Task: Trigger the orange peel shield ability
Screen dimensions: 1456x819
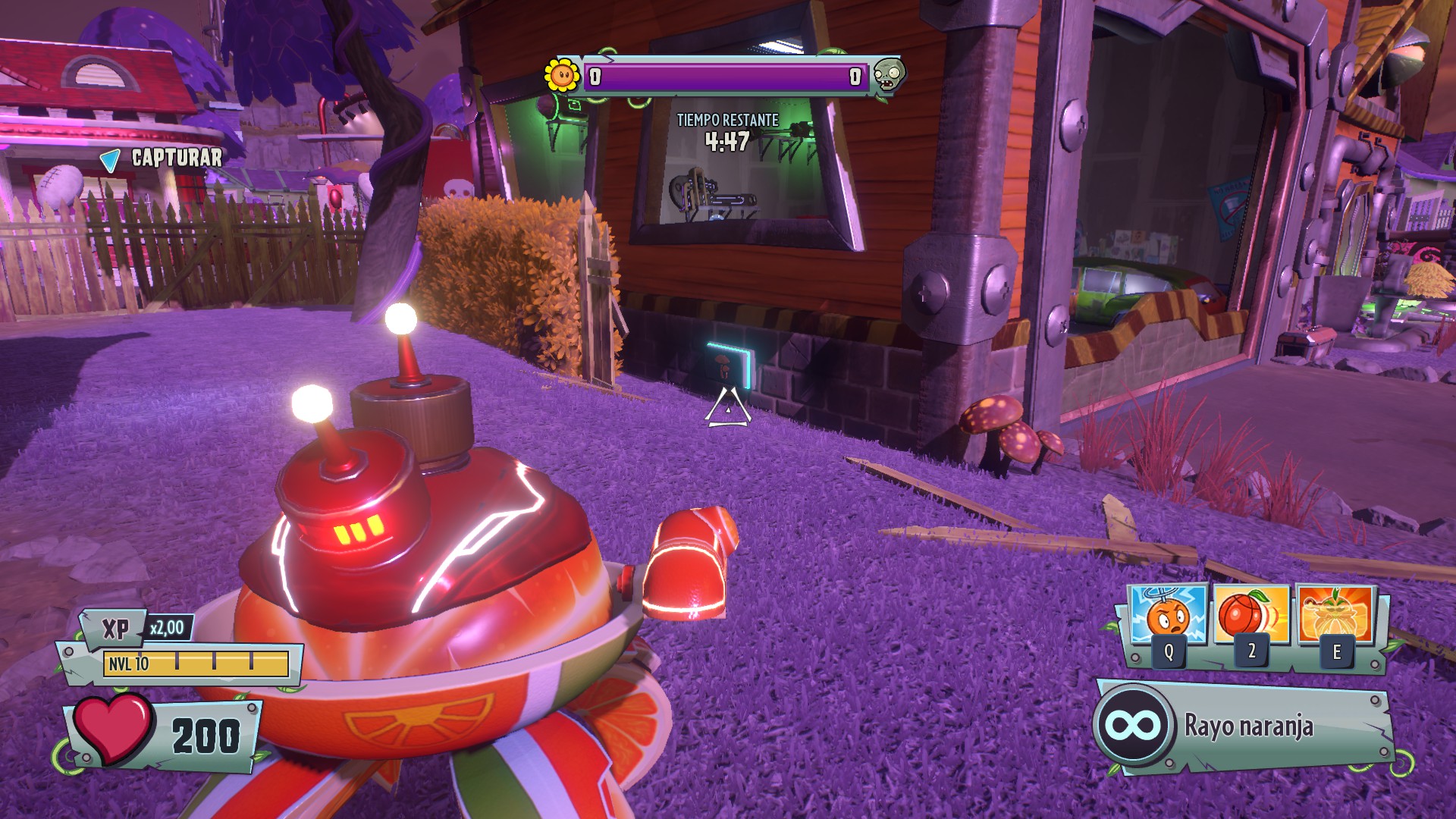Action: tap(1335, 616)
